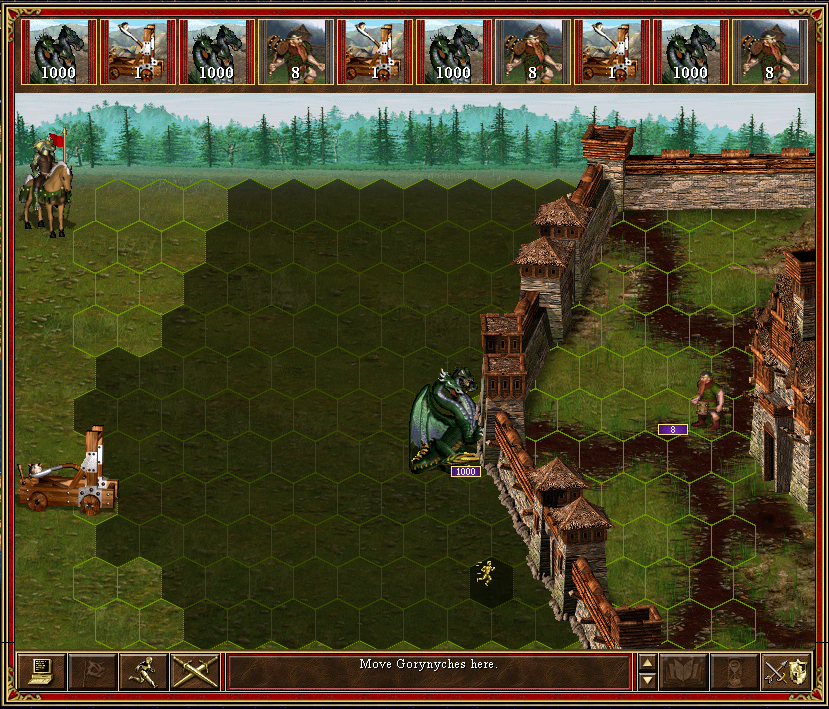Retreat from battle with the running man button
This screenshot has width=829, height=709.
(x=144, y=672)
